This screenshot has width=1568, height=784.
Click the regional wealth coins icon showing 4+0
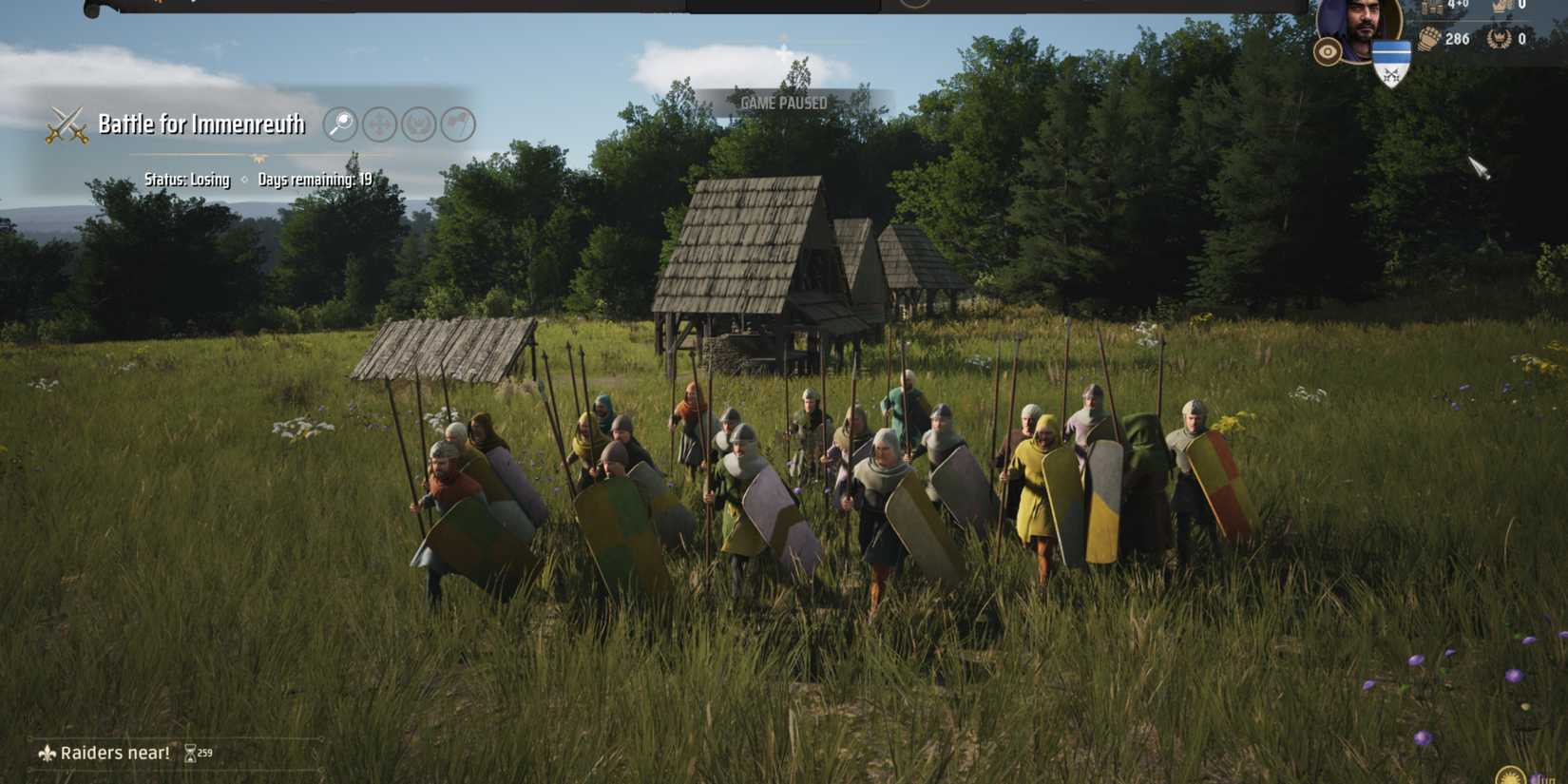click(1432, 8)
